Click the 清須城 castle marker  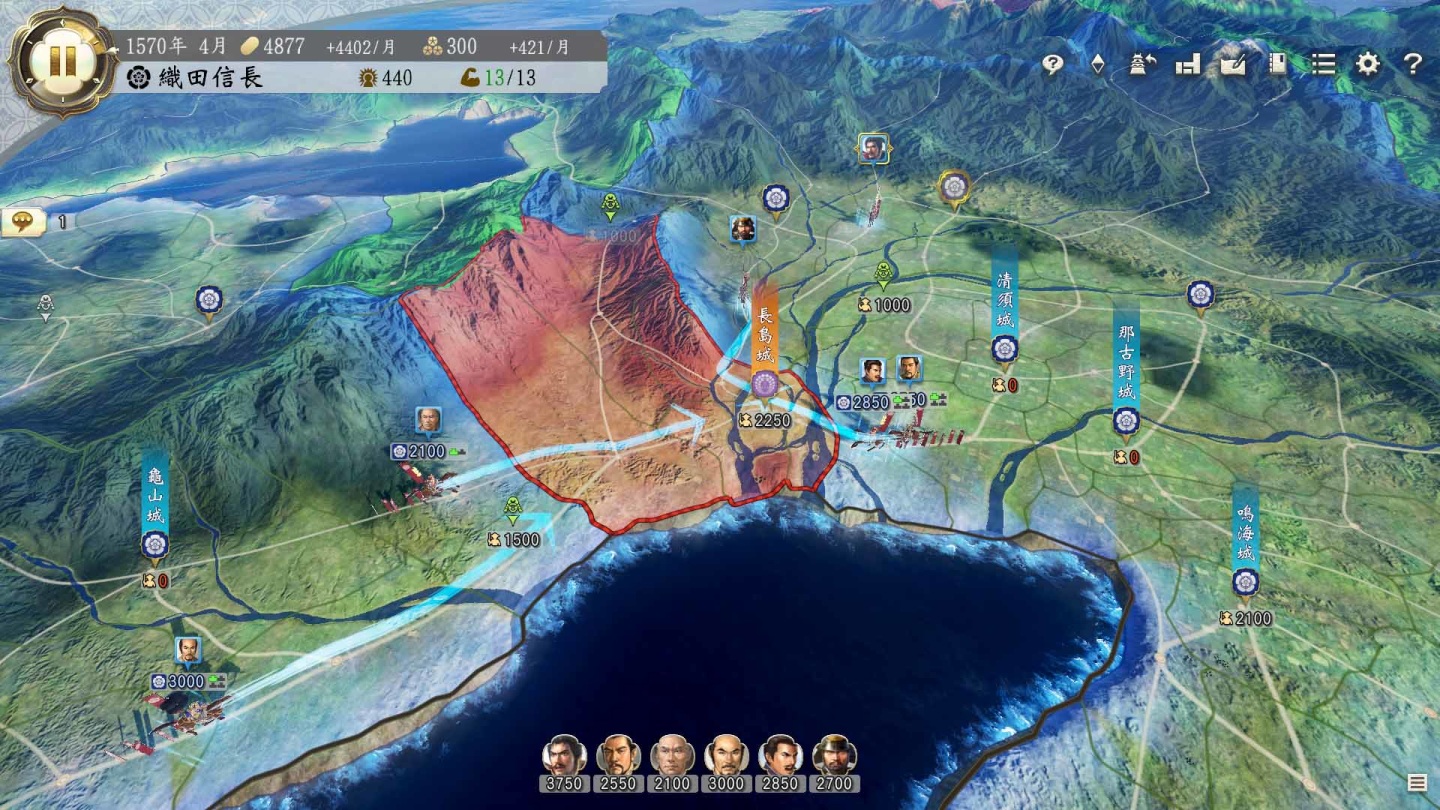[x=1004, y=349]
